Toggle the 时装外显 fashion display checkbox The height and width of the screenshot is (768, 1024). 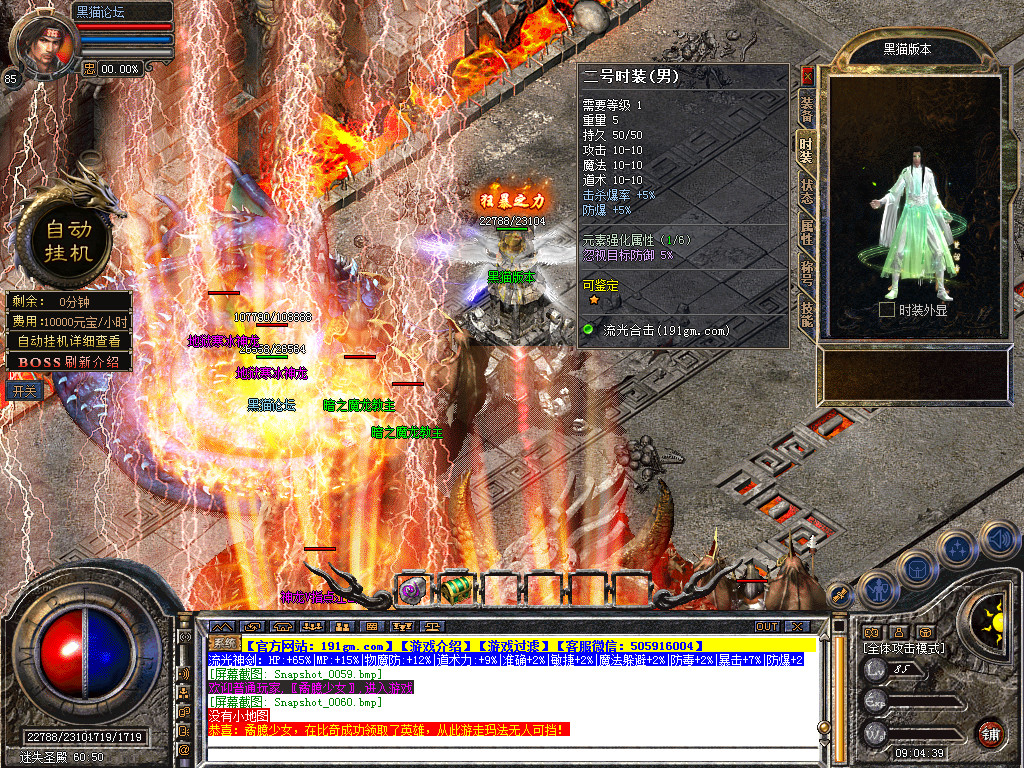tap(886, 310)
